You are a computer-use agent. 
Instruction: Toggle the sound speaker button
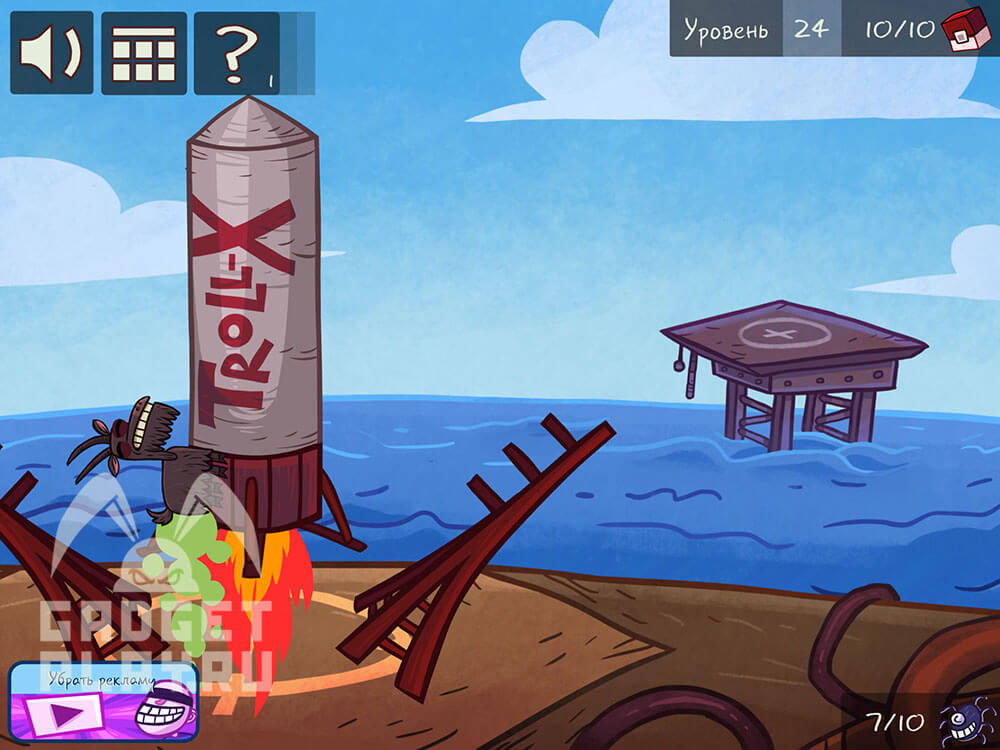coord(52,53)
